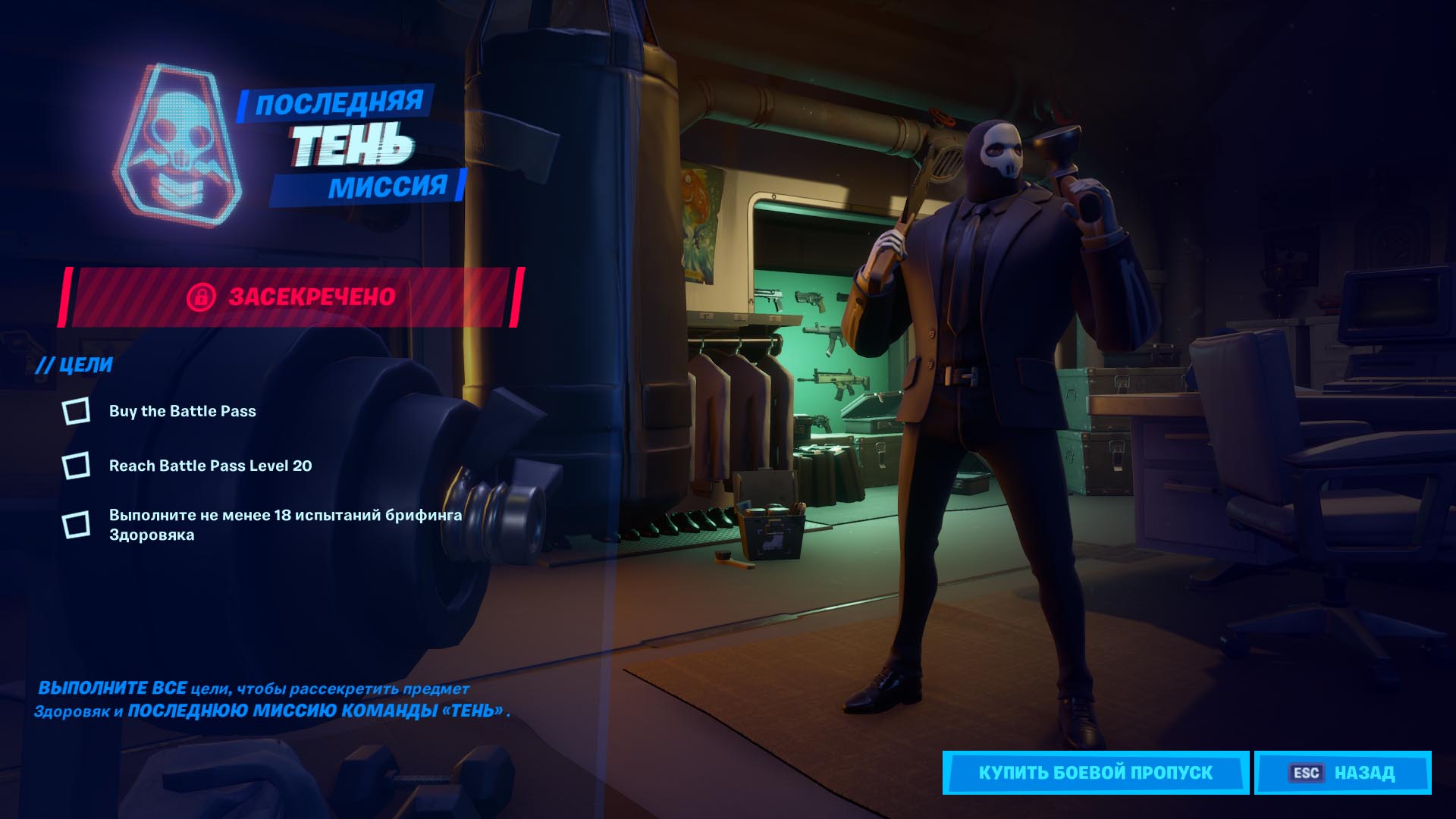
Task: Select the Reach Battle Pass Level 20 checkbox
Action: click(76, 466)
